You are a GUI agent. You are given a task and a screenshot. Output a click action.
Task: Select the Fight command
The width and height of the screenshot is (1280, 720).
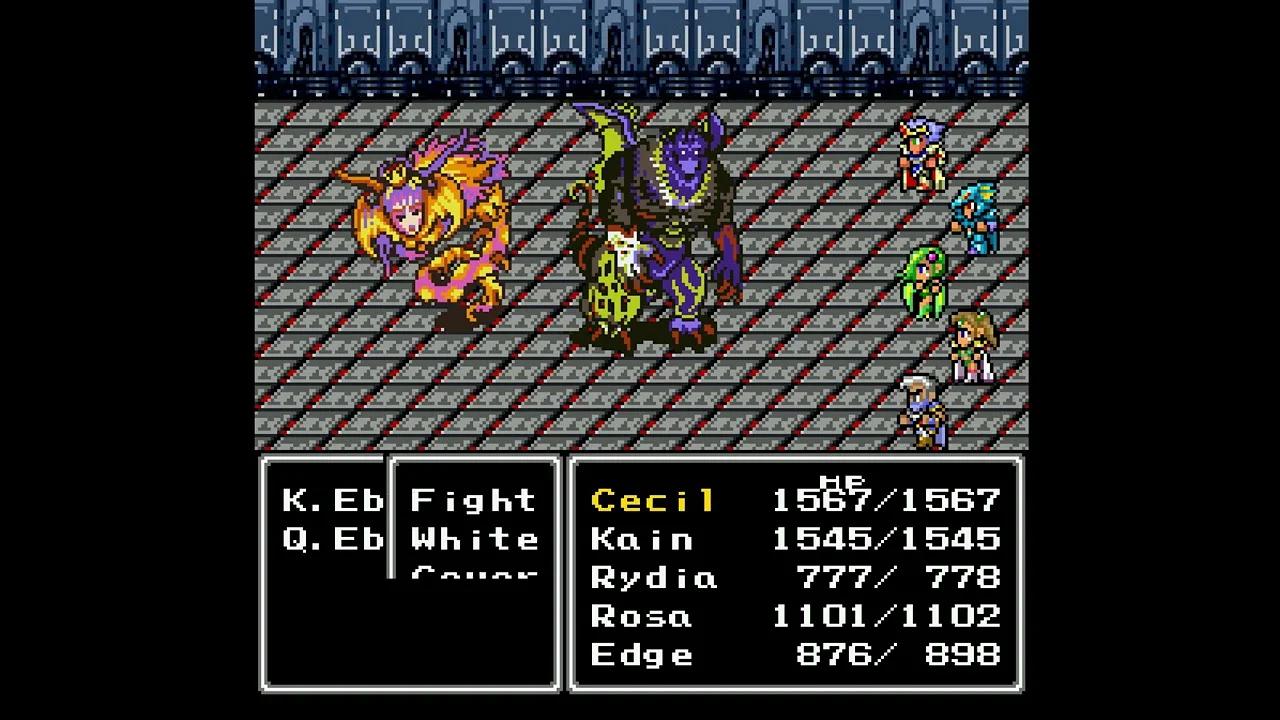475,500
